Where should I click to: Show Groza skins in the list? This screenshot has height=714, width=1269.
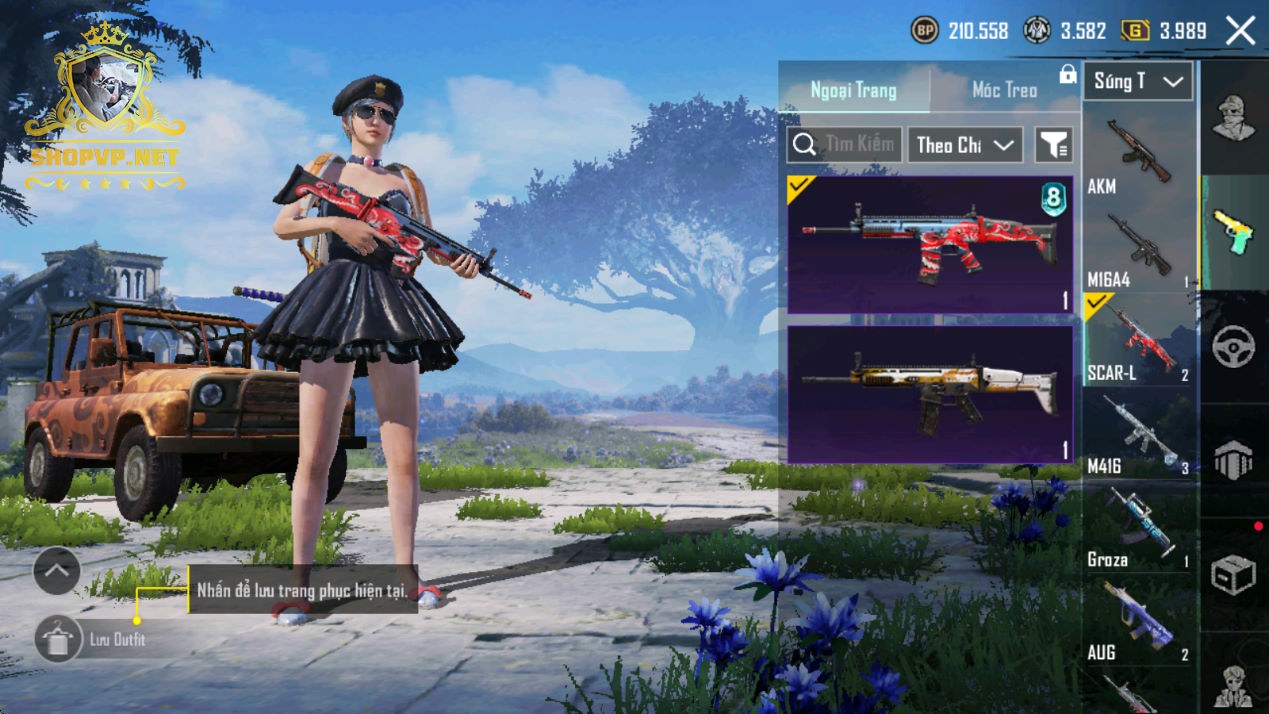click(x=1138, y=530)
